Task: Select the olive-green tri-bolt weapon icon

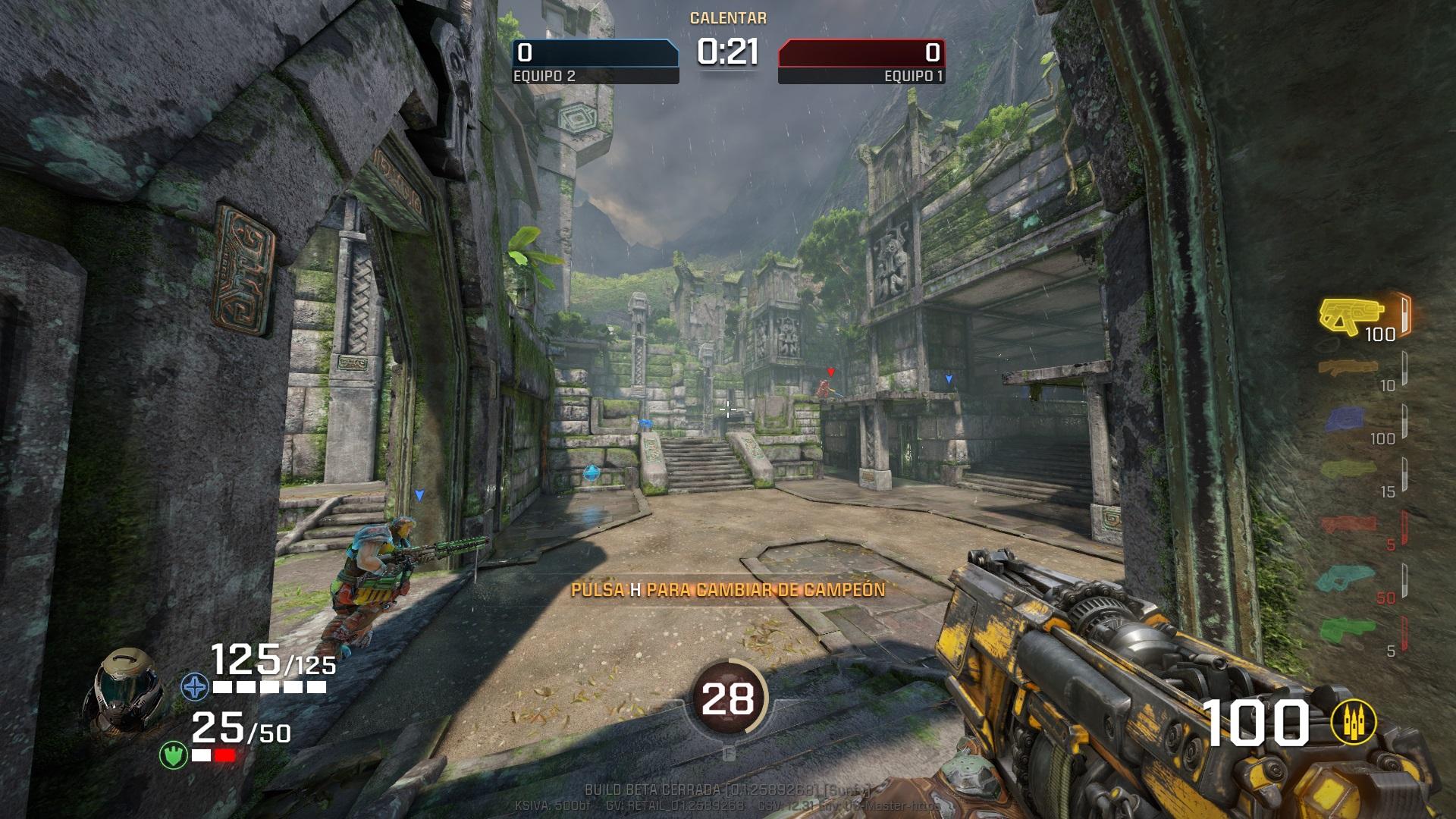Action: (x=1348, y=472)
